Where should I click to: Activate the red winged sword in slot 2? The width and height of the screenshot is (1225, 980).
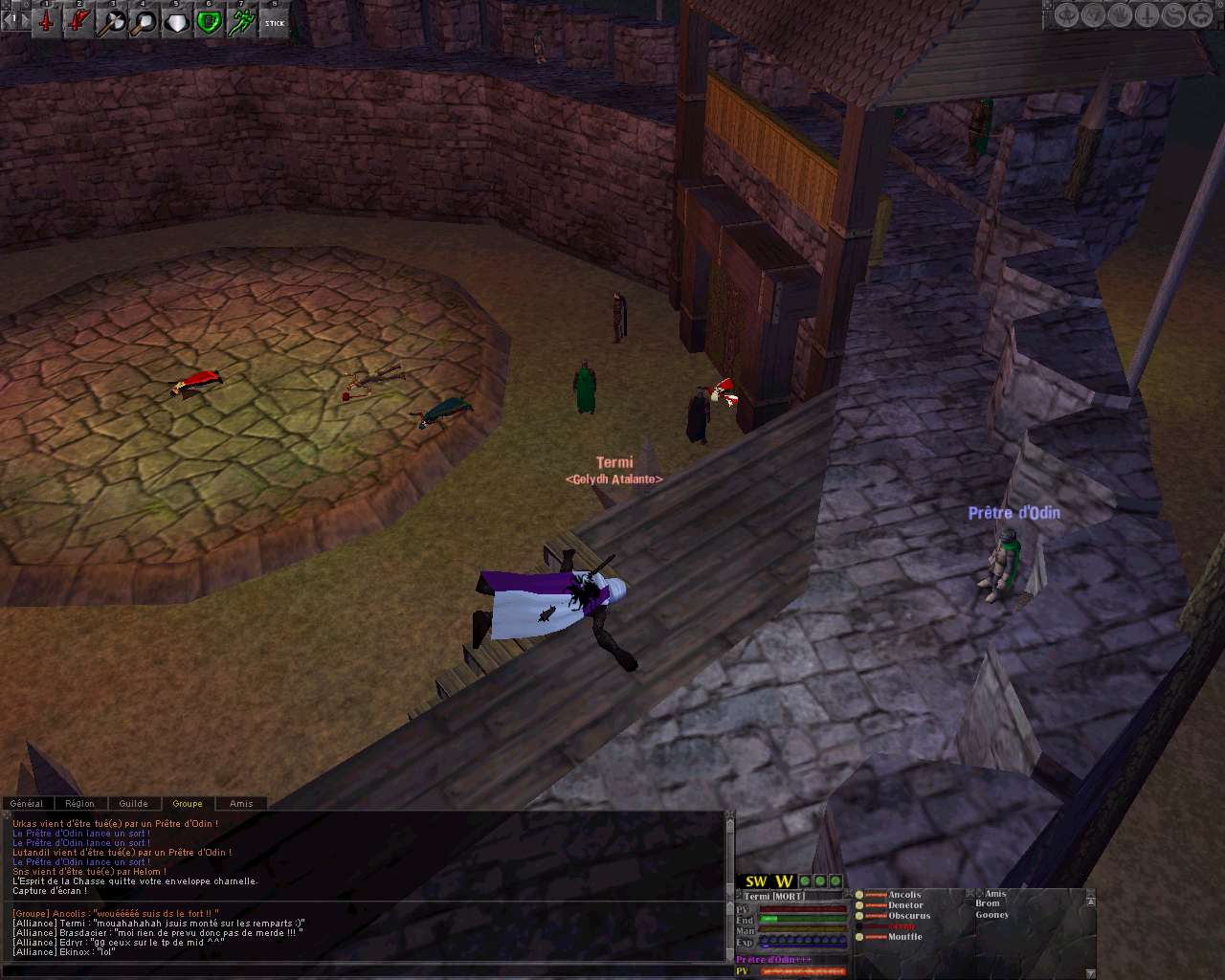tap(80, 21)
